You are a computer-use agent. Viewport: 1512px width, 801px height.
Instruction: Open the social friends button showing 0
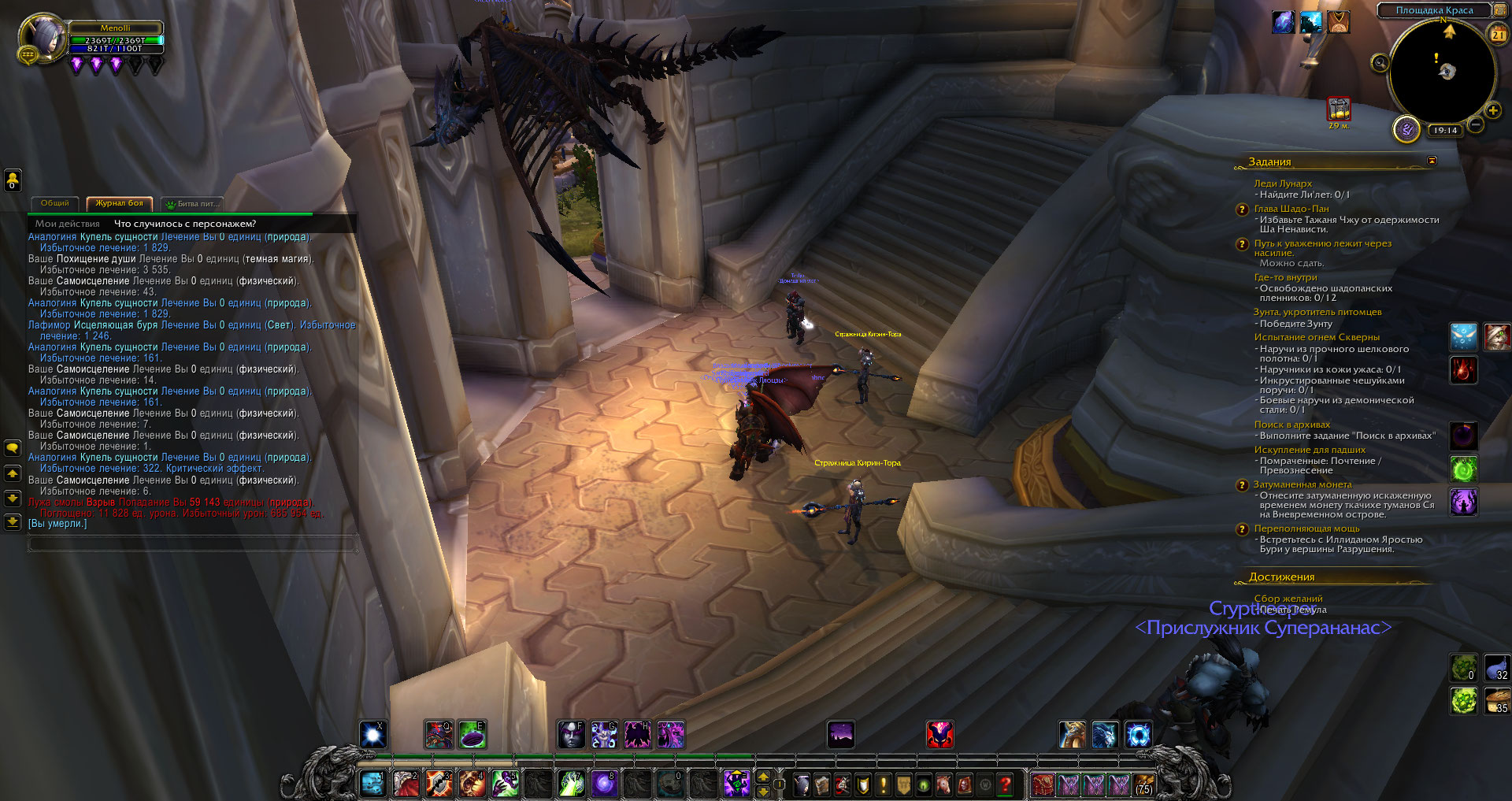point(13,180)
